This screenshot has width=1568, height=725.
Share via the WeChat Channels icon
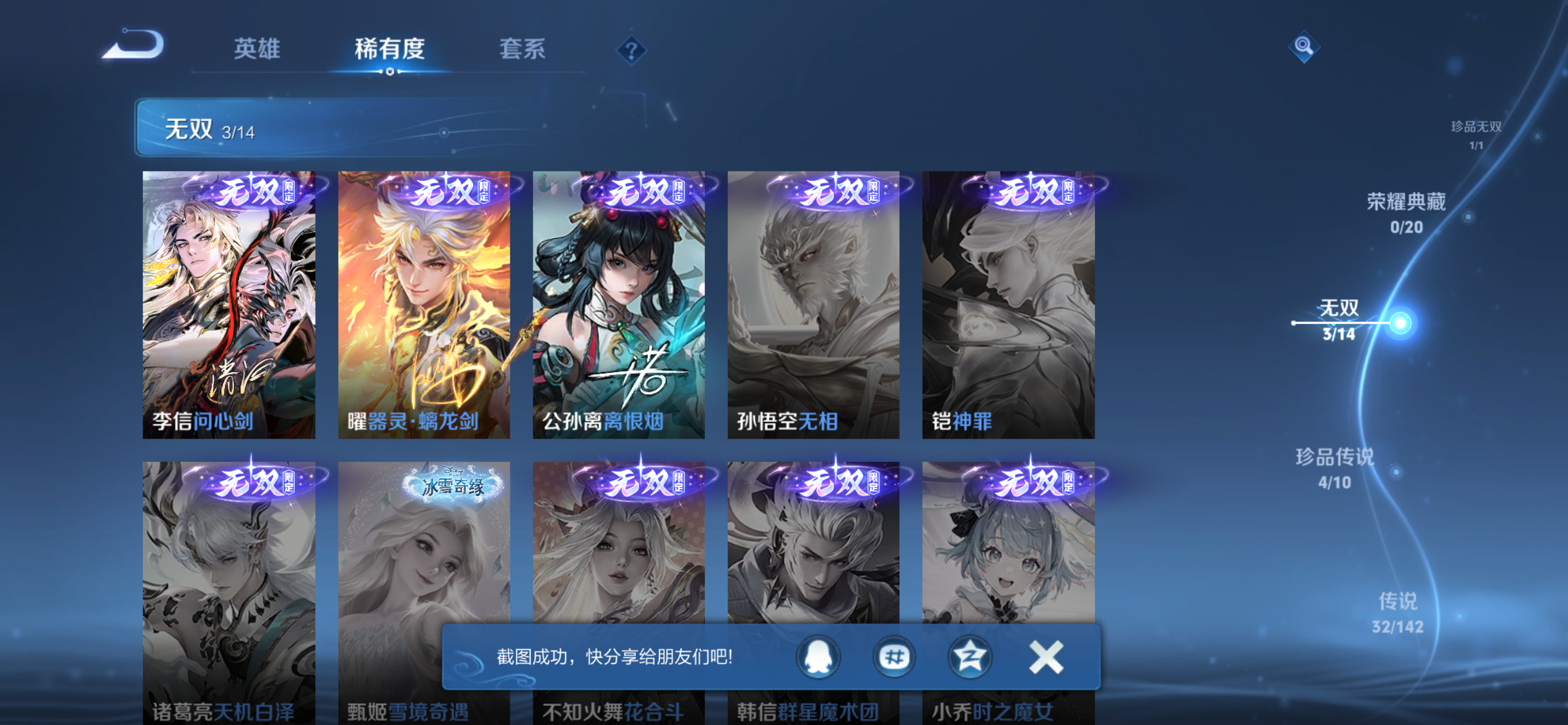click(x=894, y=657)
